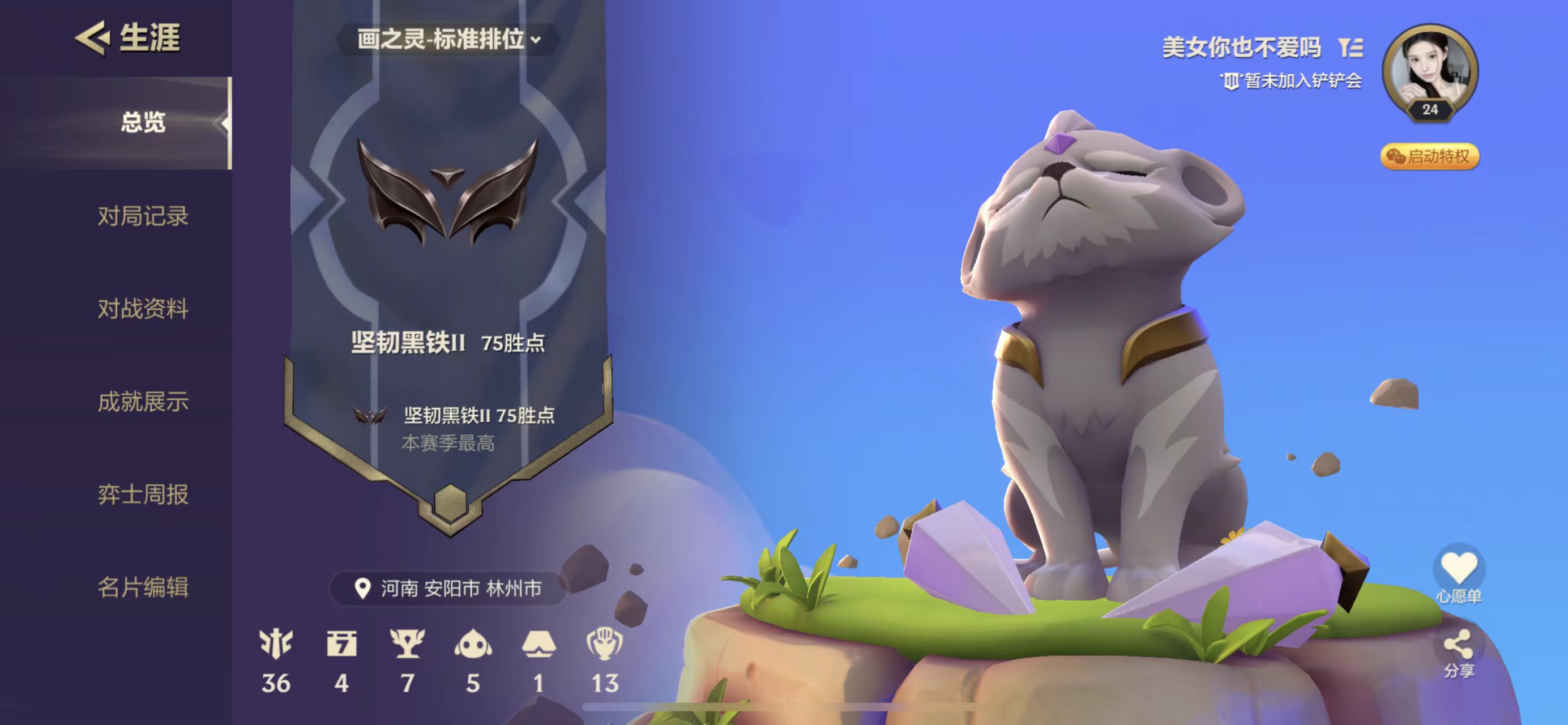Select the stat icon showing 36
The height and width of the screenshot is (725, 1568).
point(276,644)
